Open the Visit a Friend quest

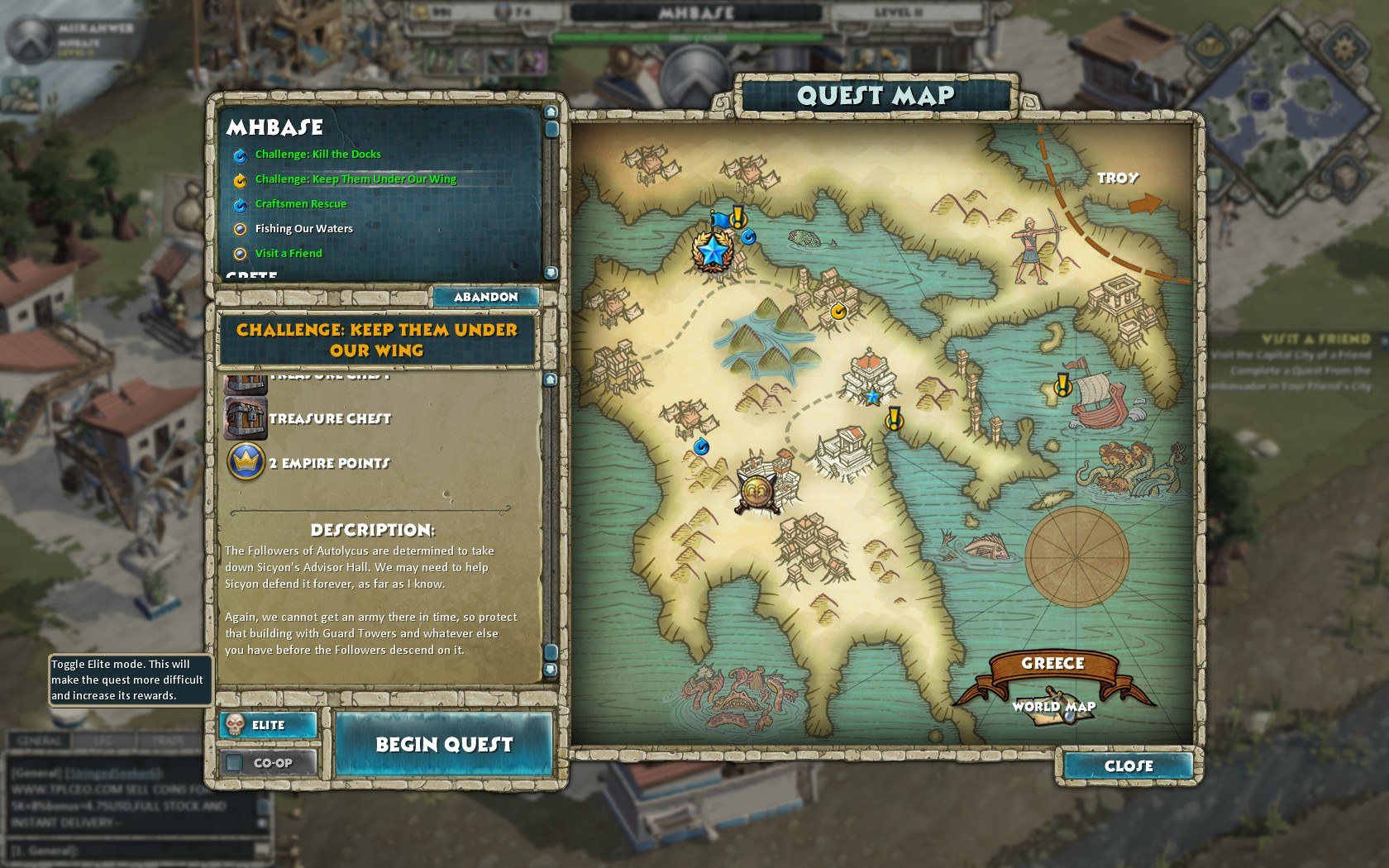point(289,254)
